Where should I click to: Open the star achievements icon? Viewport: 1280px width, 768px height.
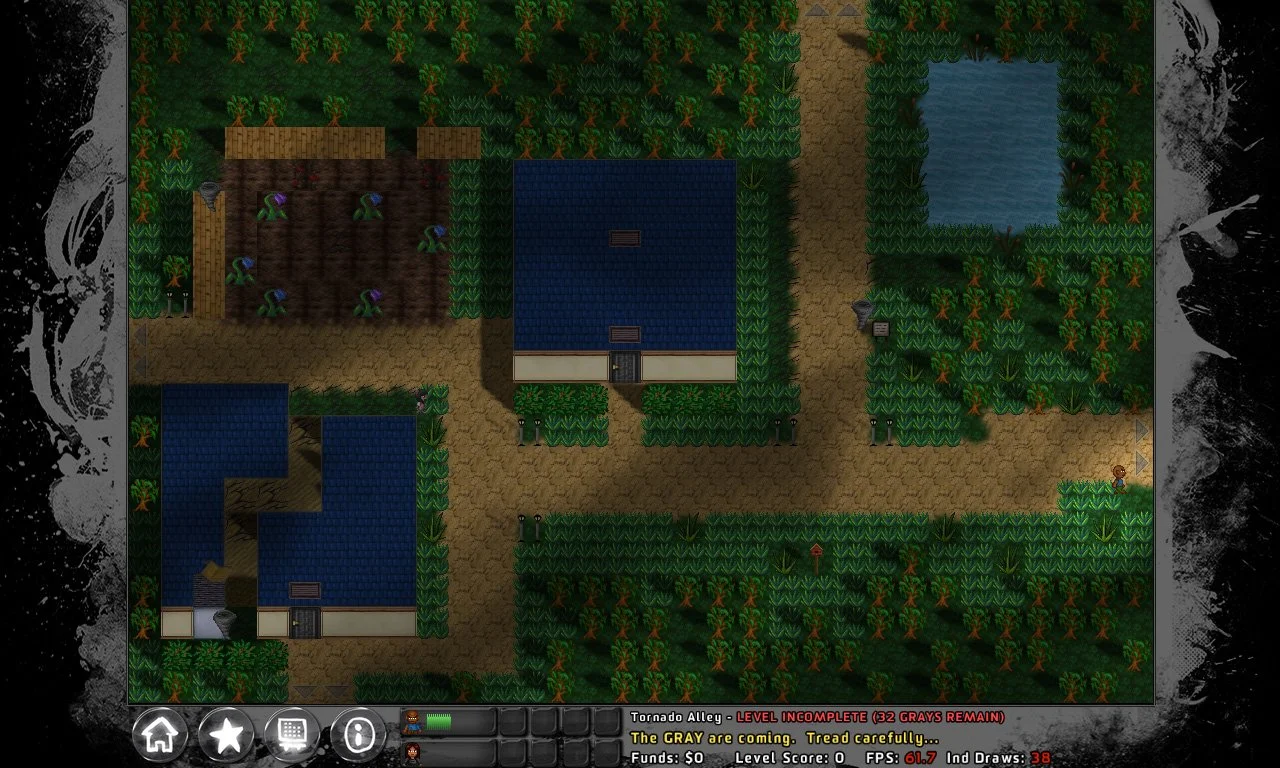tap(226, 734)
